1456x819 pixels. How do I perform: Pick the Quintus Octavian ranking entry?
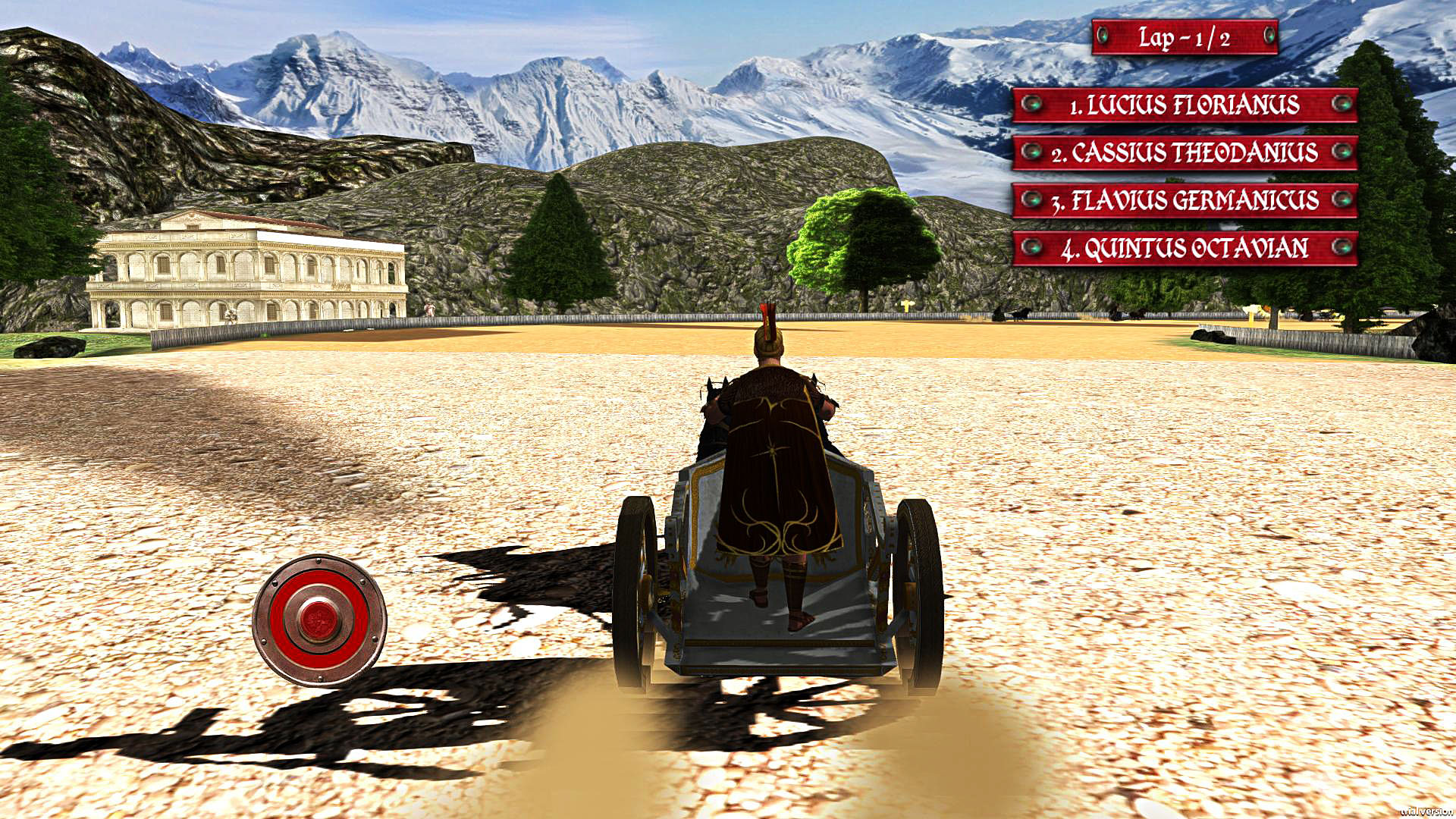[x=1185, y=248]
